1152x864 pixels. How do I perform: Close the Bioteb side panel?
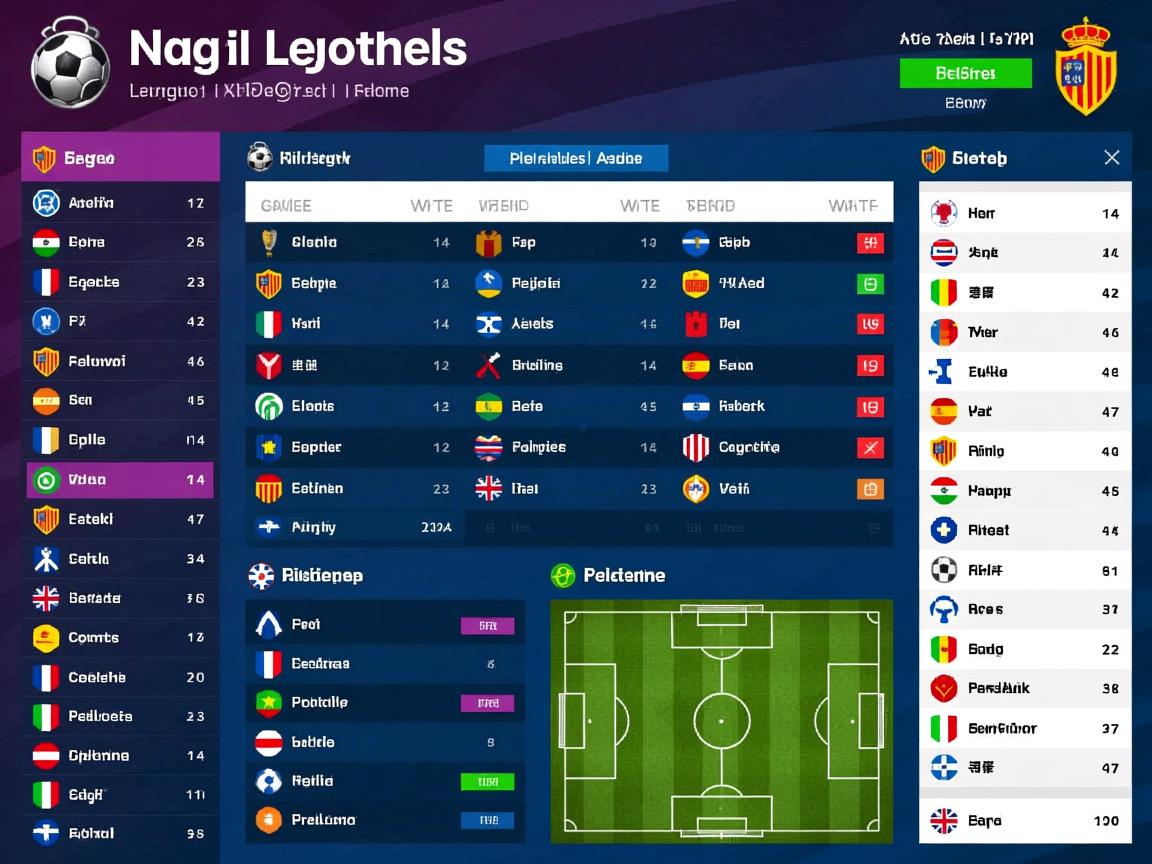click(1111, 158)
